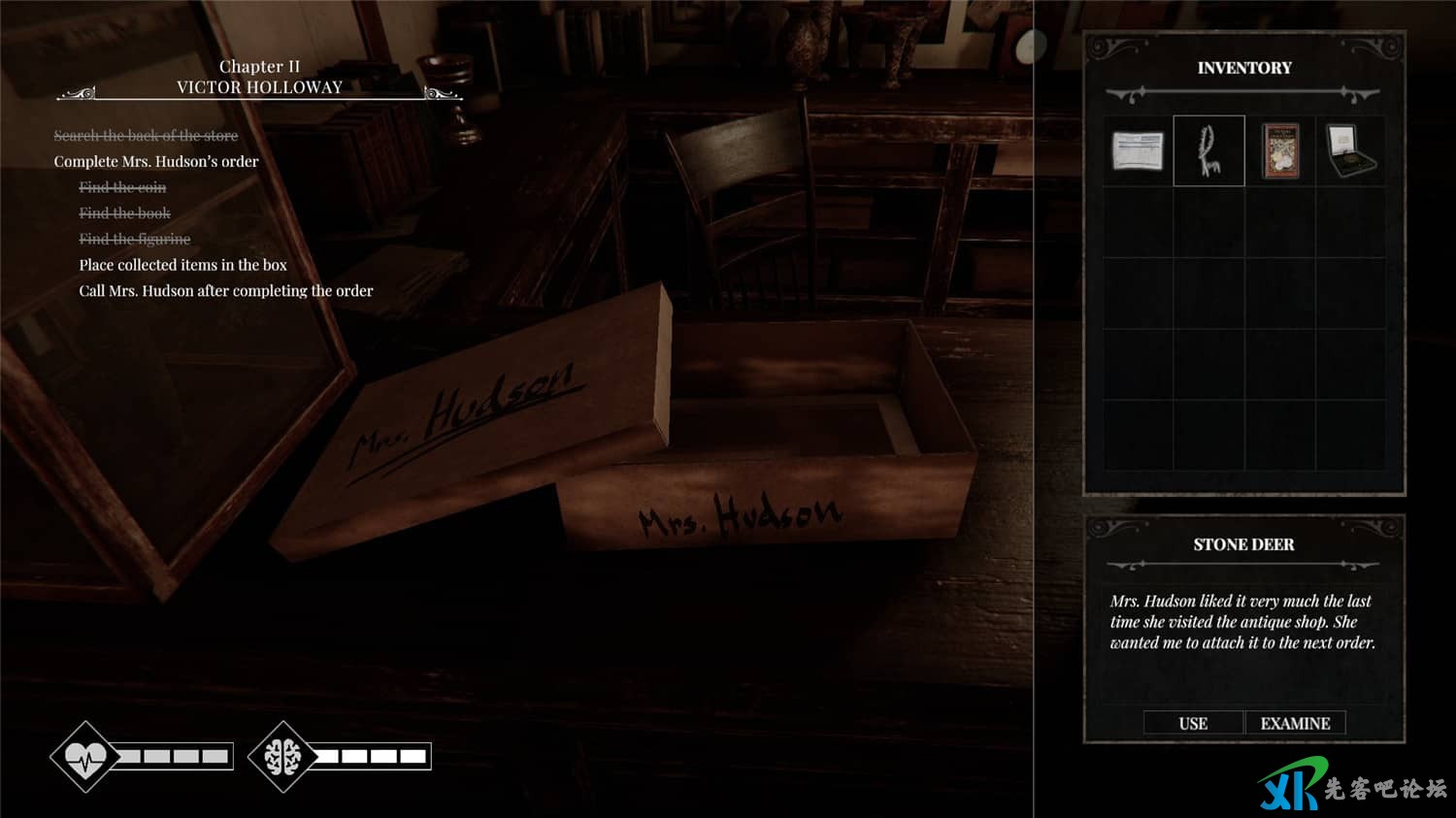Click the 'Call Mrs. Hudson' objective line
The width and height of the screenshot is (1456, 818).
(225, 291)
